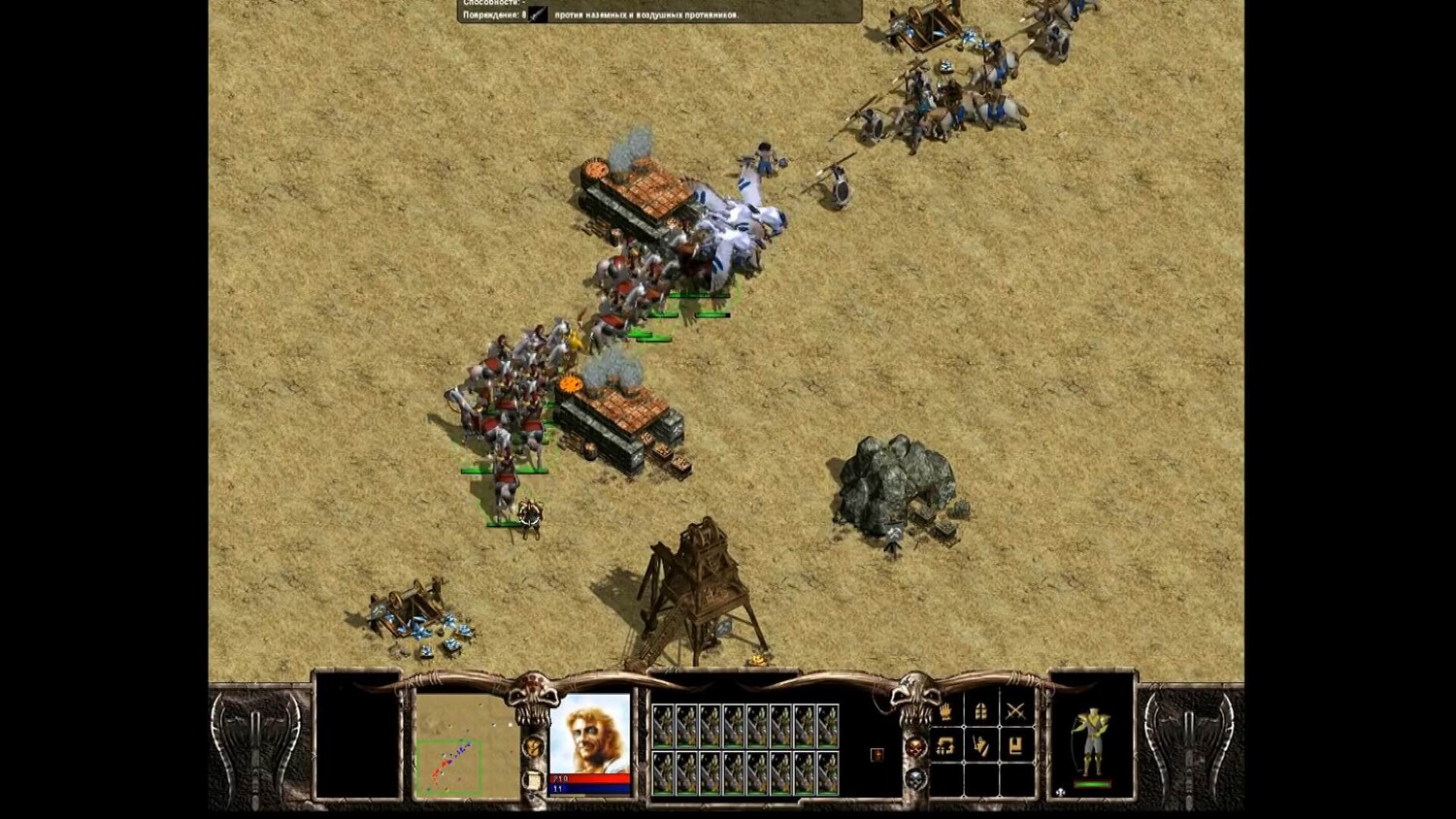Select the blond hero portrait
Screen dimensions: 1456x819
click(x=590, y=735)
